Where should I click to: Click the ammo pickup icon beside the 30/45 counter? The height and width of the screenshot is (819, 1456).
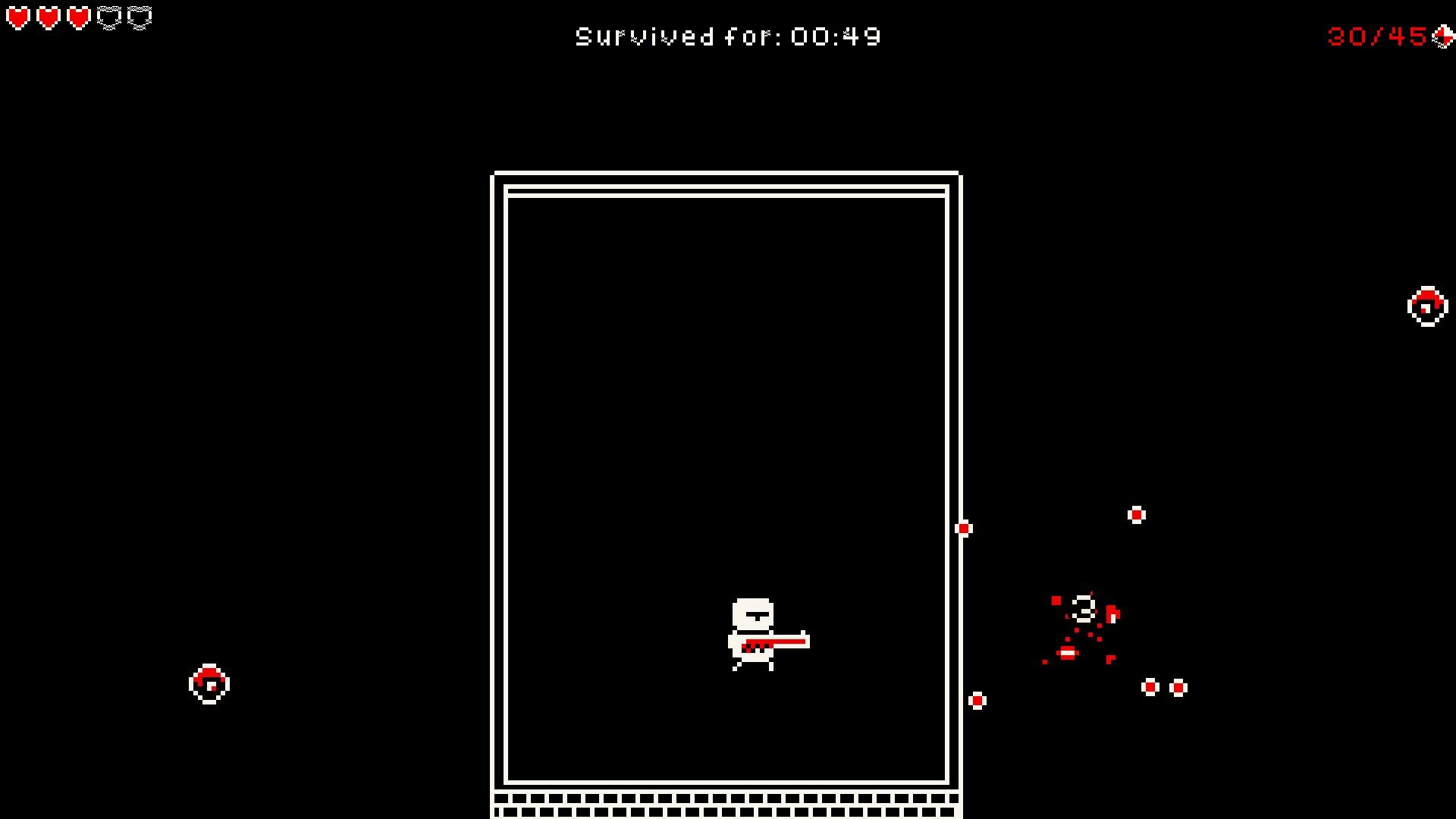pos(1443,36)
